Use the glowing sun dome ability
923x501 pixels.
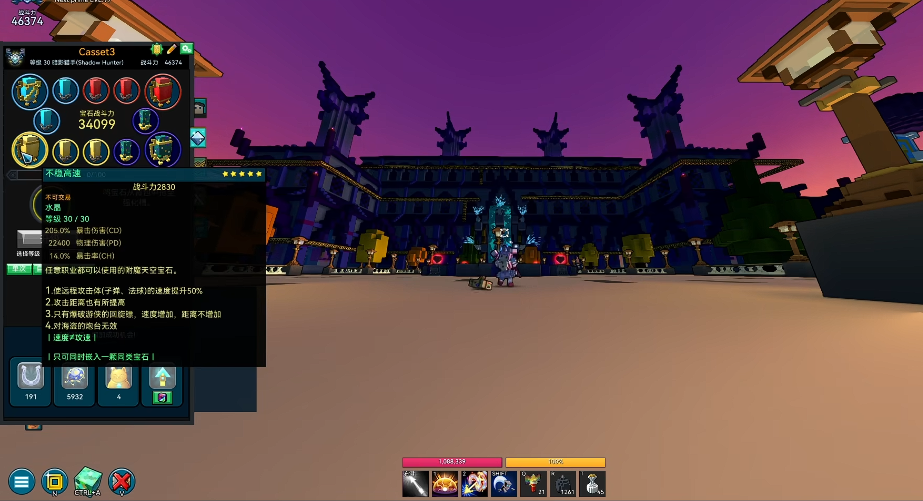tap(445, 484)
